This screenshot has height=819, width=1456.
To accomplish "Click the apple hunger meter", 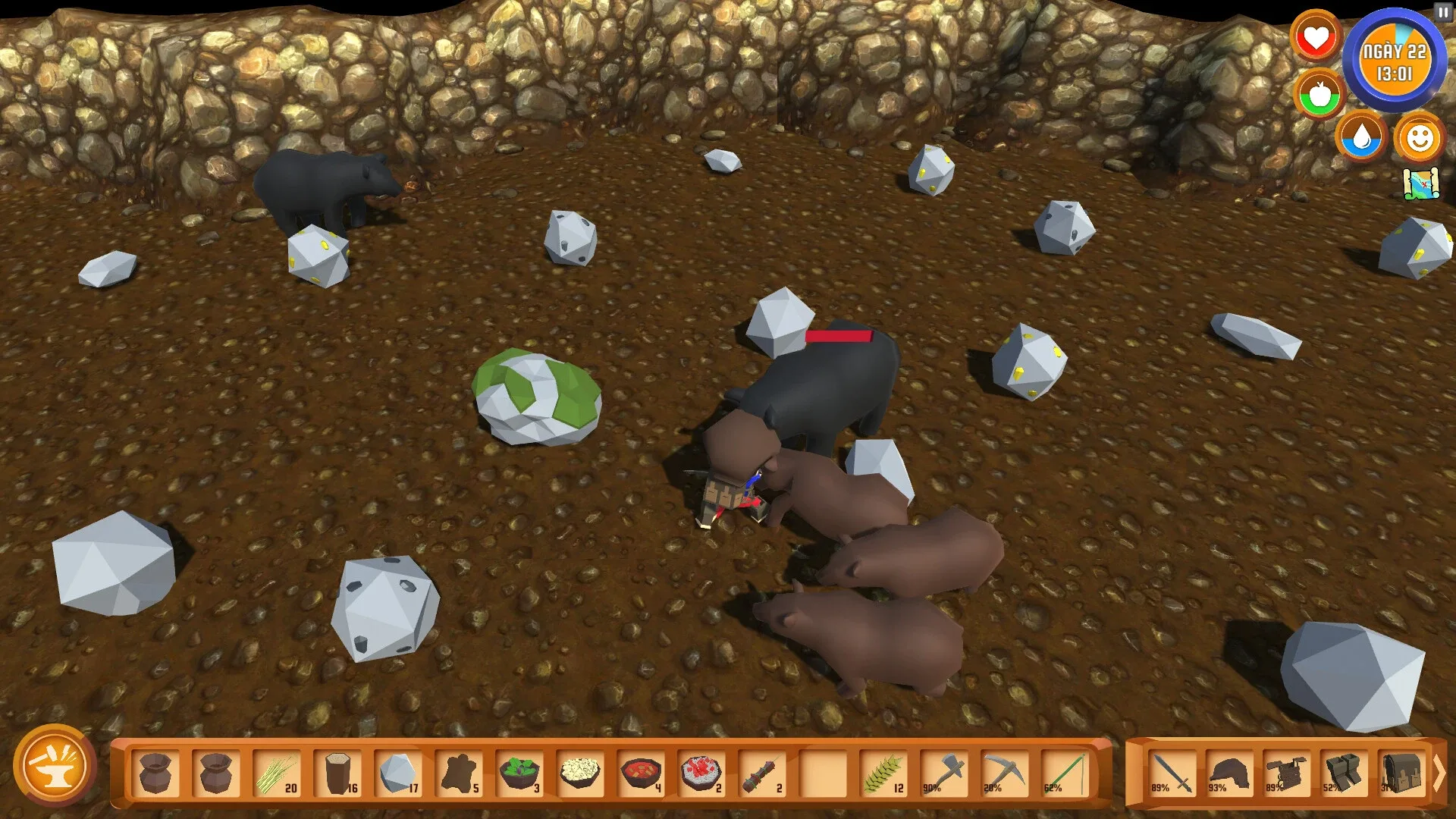I will (x=1319, y=93).
